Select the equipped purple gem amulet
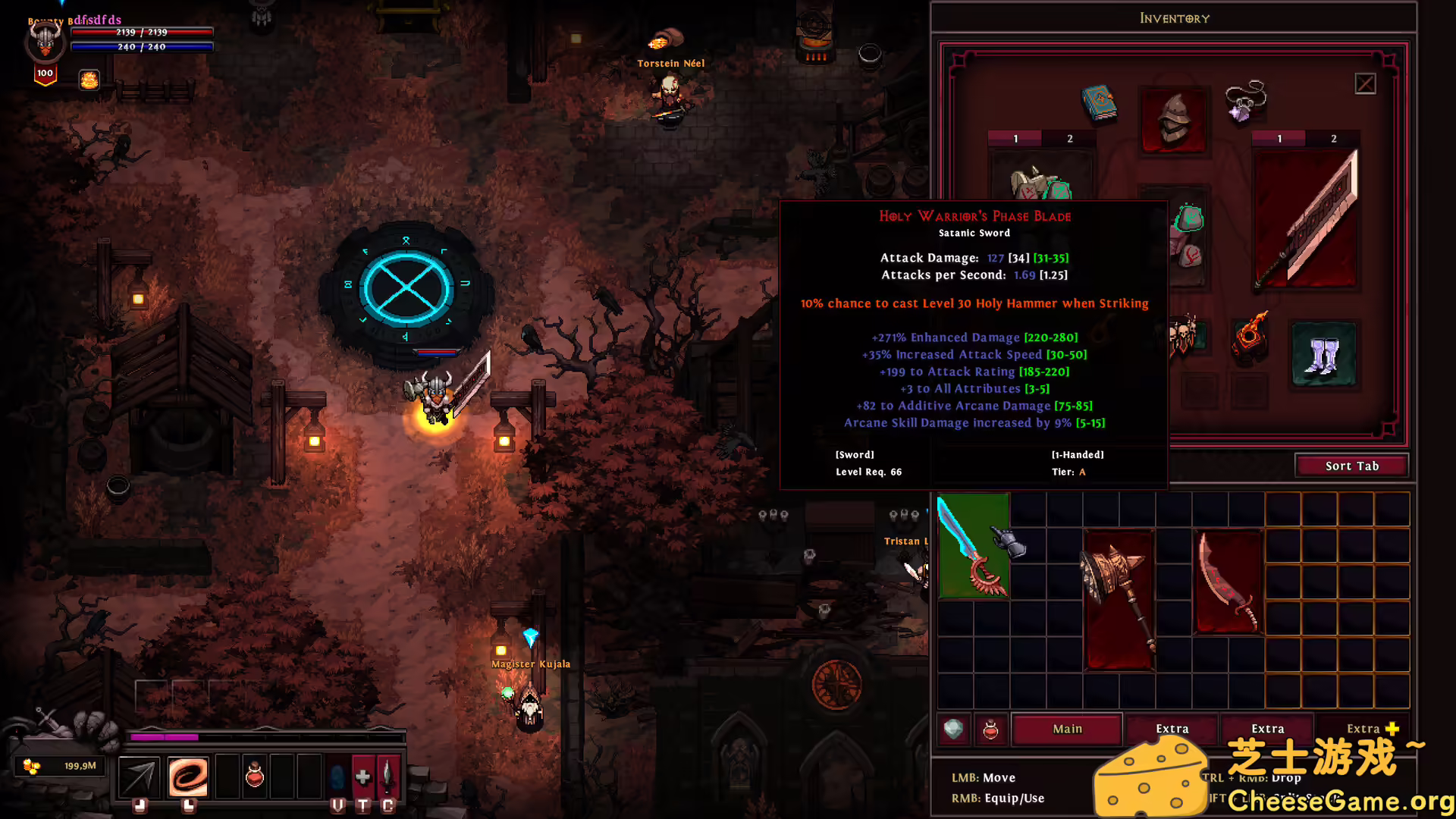 point(1245,101)
